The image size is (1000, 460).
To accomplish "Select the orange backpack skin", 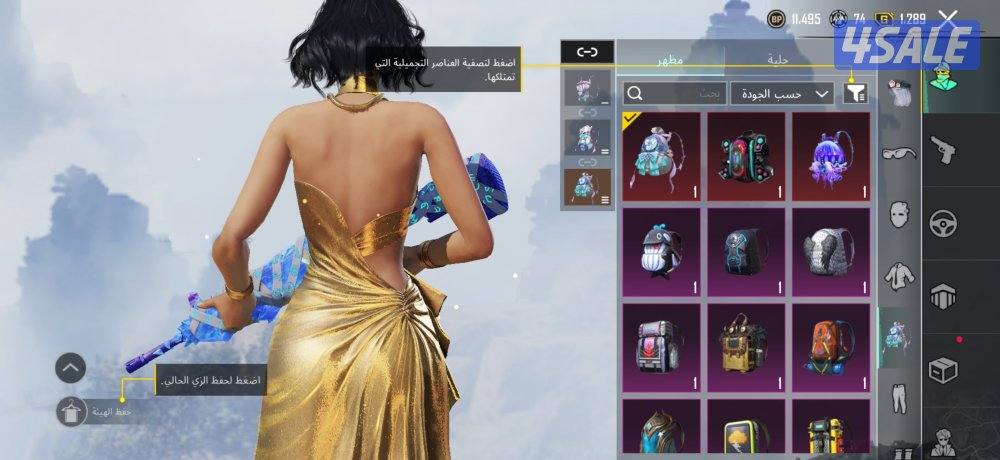I will click(x=831, y=346).
